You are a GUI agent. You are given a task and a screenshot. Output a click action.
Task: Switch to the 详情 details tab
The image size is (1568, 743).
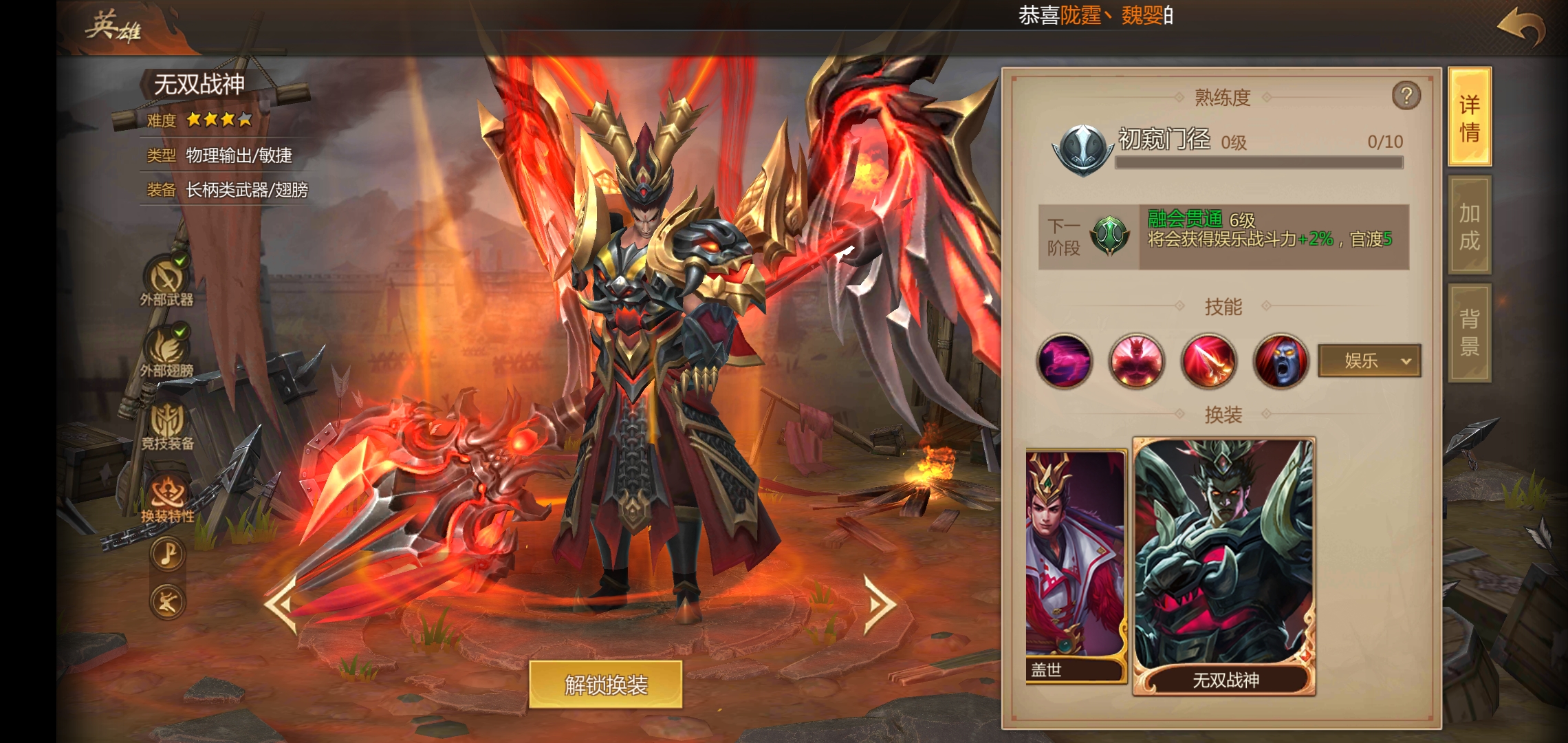1470,117
